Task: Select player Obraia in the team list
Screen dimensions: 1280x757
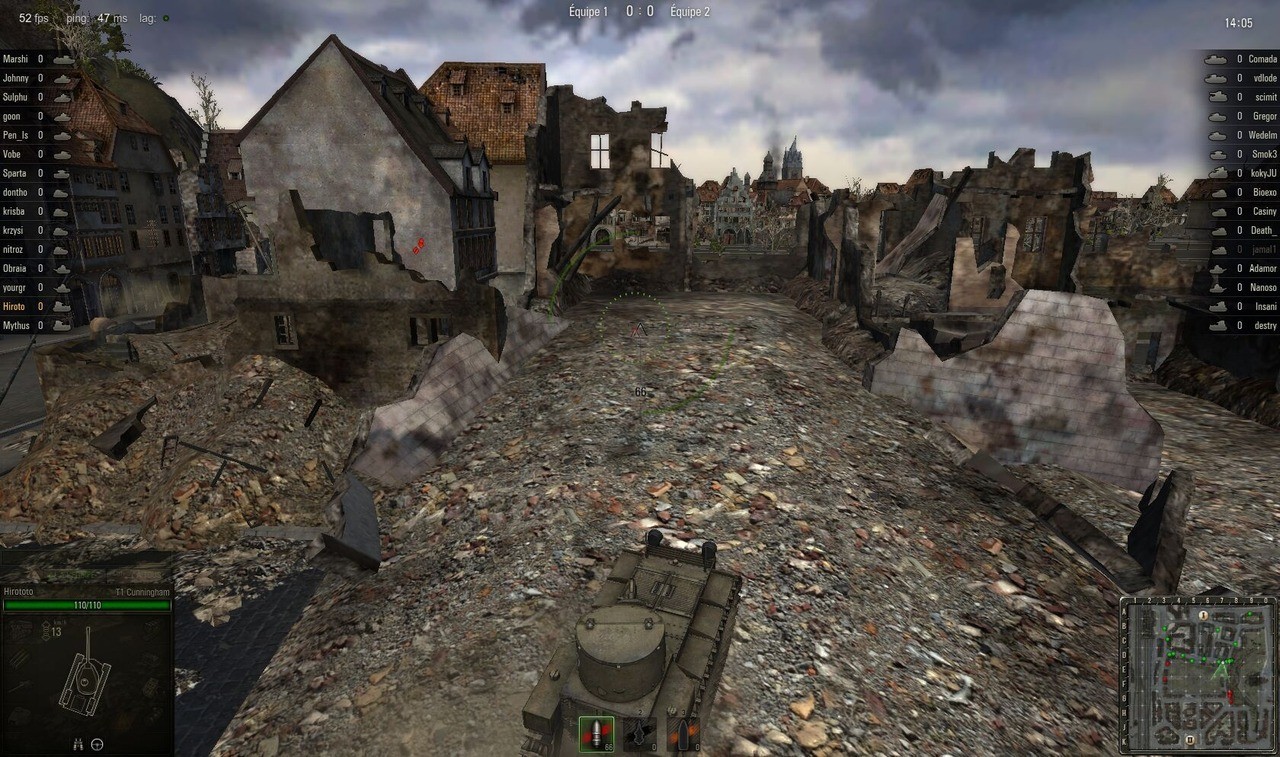Action: (x=16, y=268)
